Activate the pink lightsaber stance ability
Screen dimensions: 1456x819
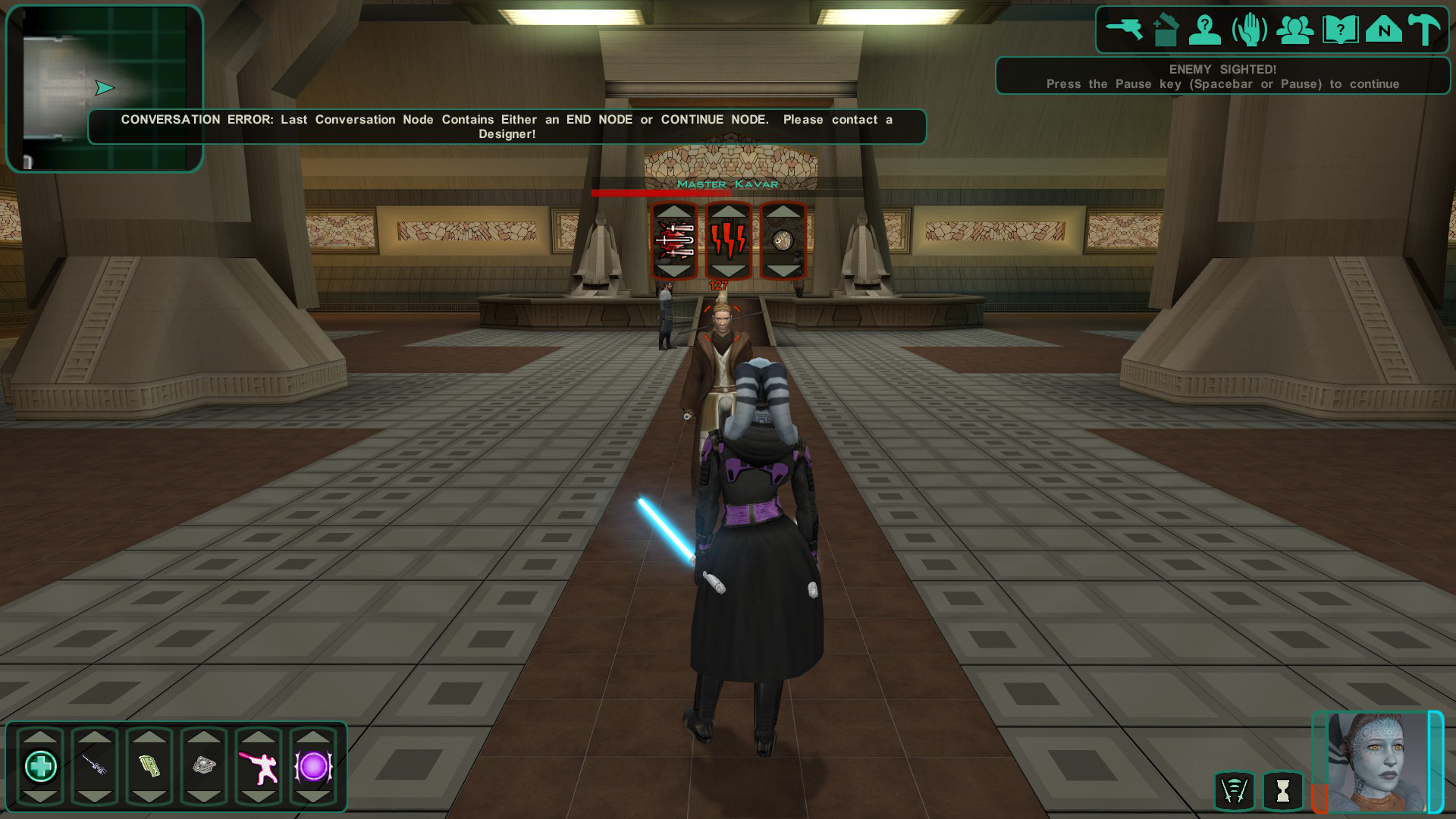259,767
